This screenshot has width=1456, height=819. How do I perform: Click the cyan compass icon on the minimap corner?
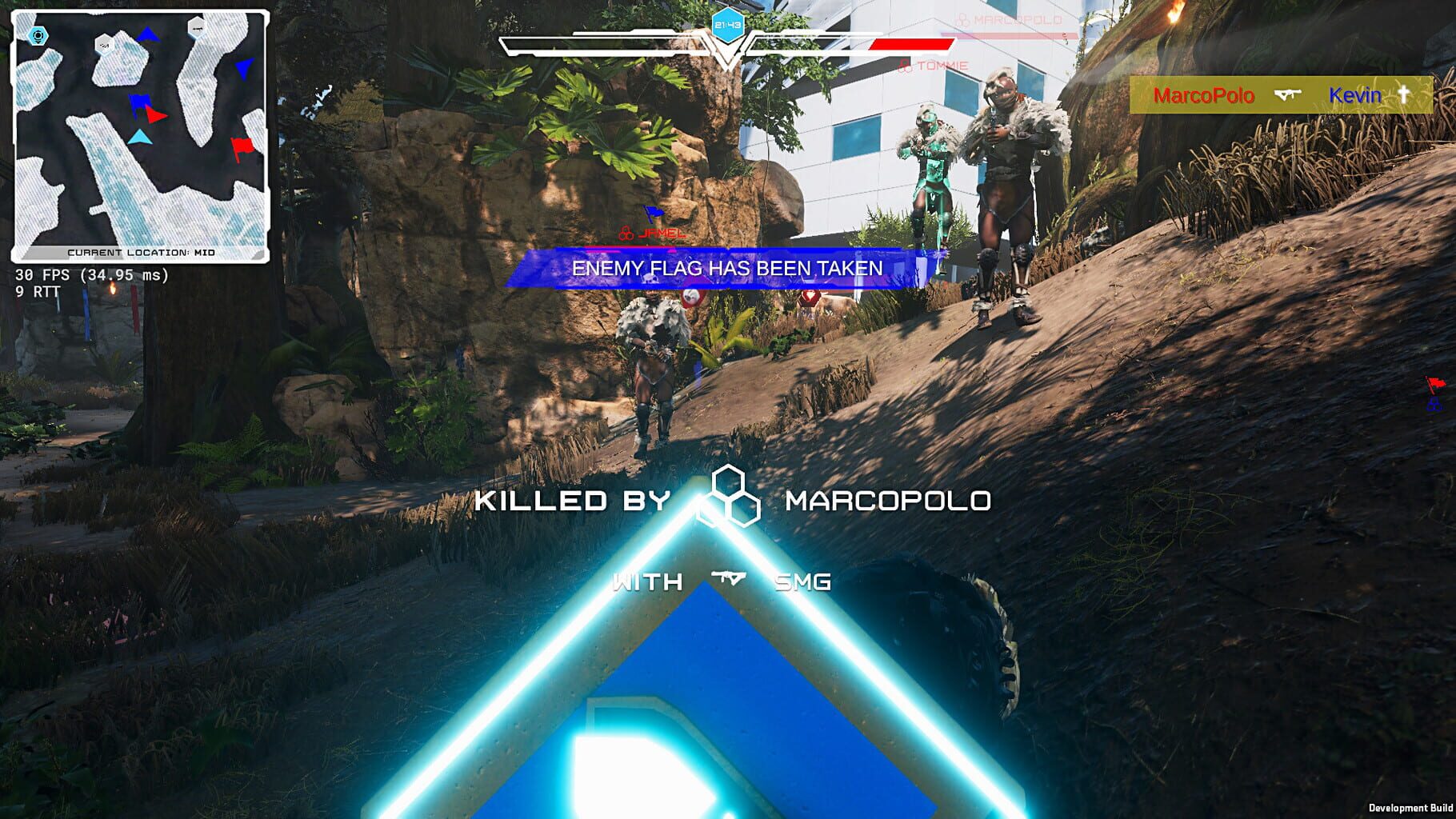37,34
